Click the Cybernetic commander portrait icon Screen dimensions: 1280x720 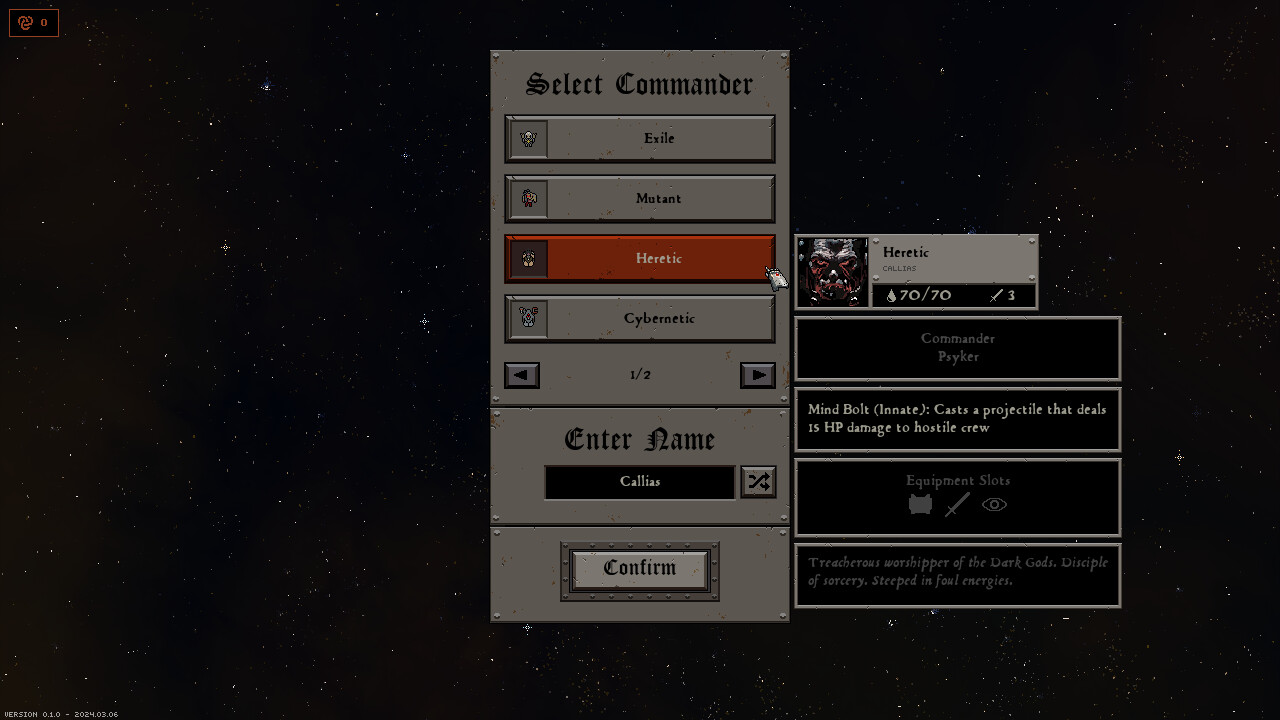click(527, 318)
